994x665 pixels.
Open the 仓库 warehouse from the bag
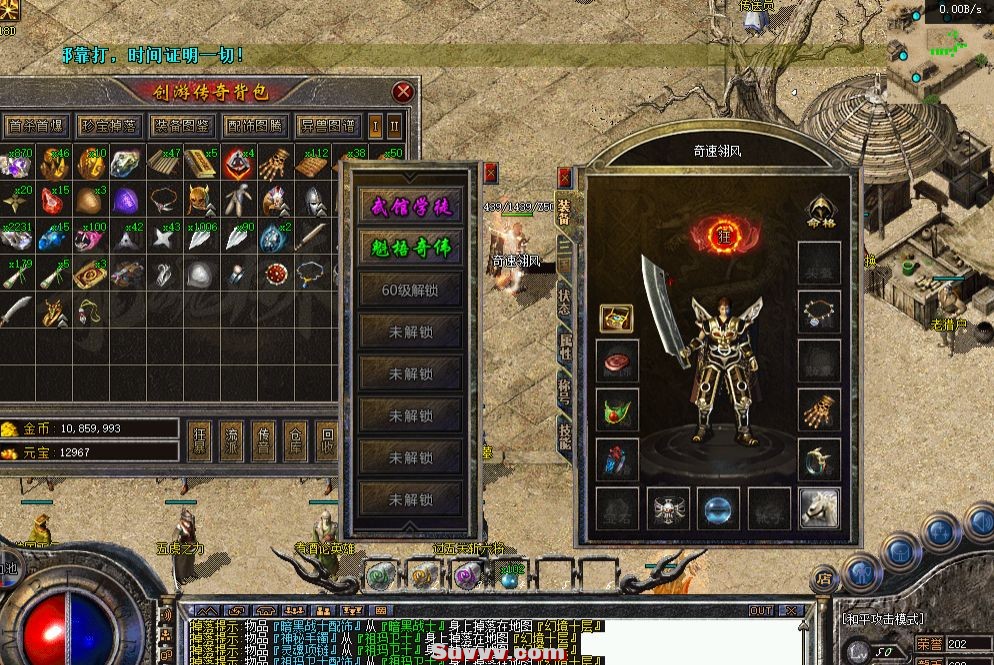[295, 441]
